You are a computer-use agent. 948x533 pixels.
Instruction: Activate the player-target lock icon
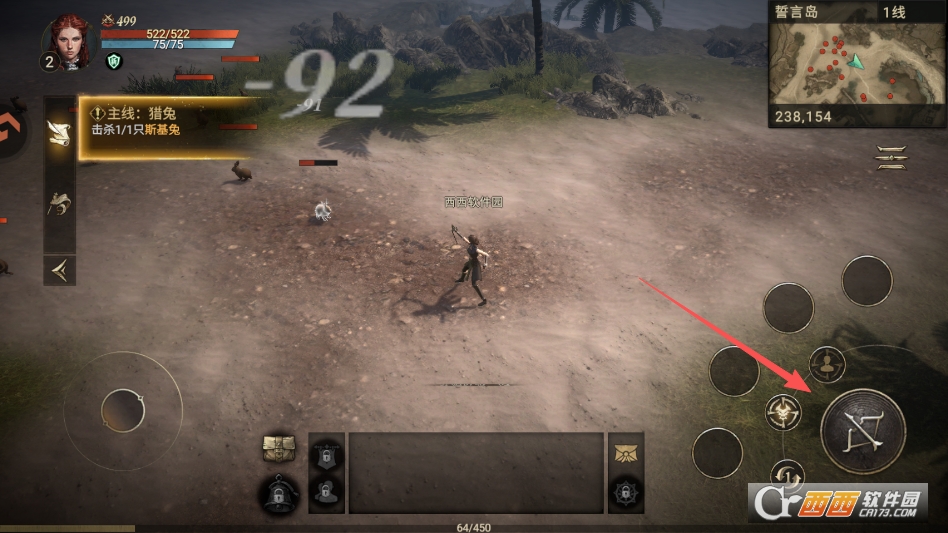pyautogui.click(x=827, y=364)
